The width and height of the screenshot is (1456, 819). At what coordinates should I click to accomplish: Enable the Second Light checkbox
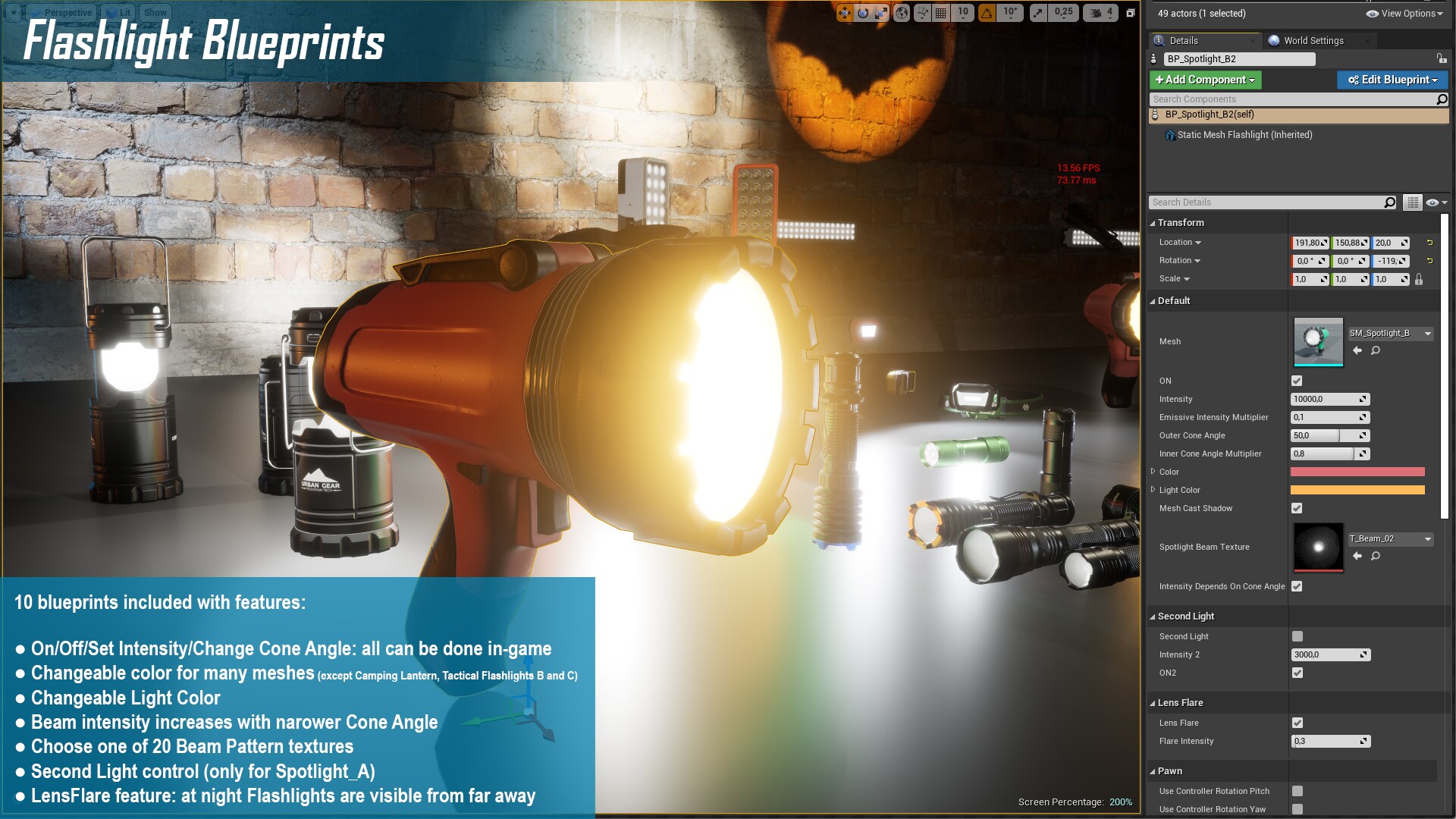[1298, 636]
